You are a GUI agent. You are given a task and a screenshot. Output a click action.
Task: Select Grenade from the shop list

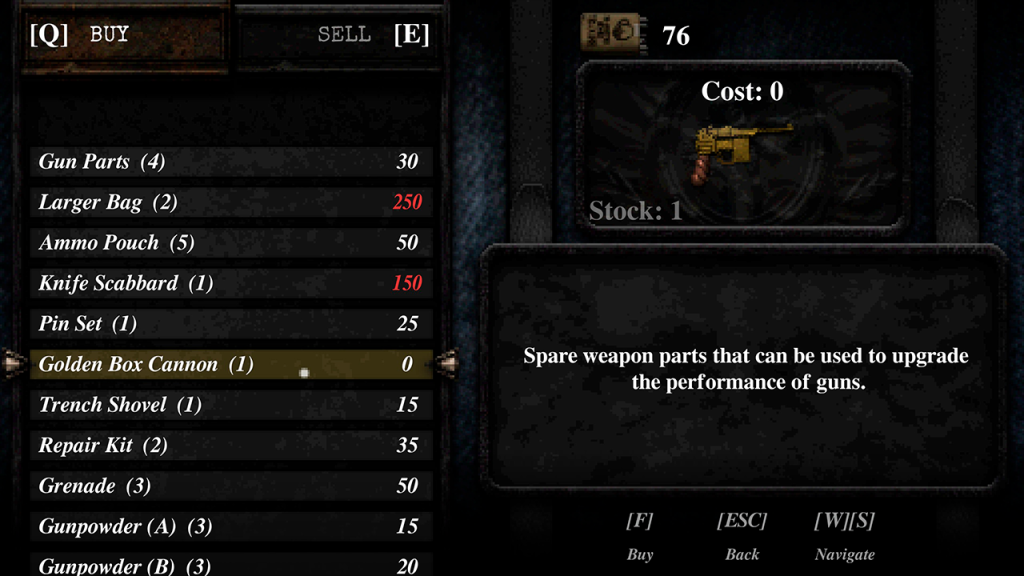click(231, 486)
